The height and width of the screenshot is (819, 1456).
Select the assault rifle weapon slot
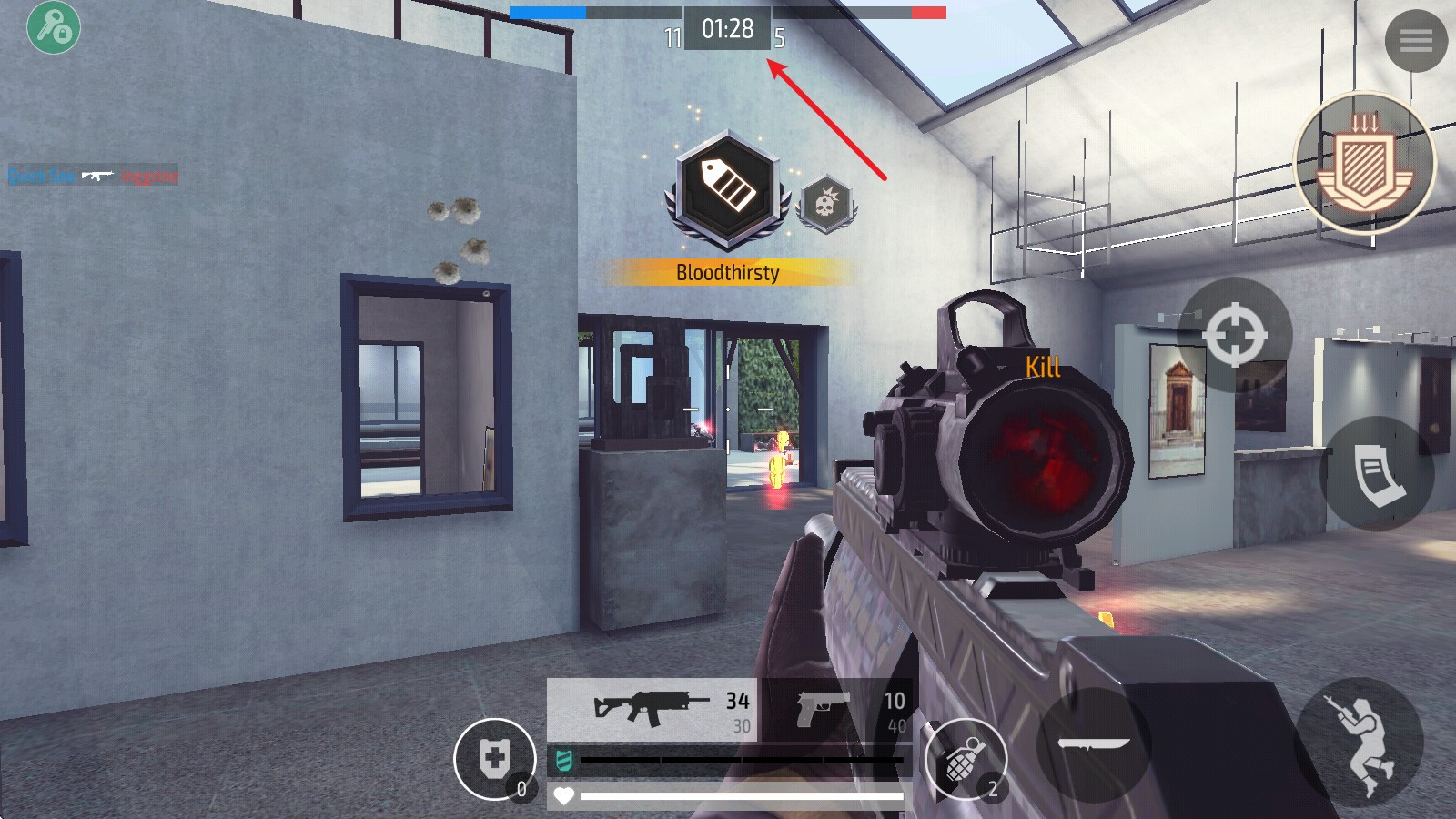[652, 709]
